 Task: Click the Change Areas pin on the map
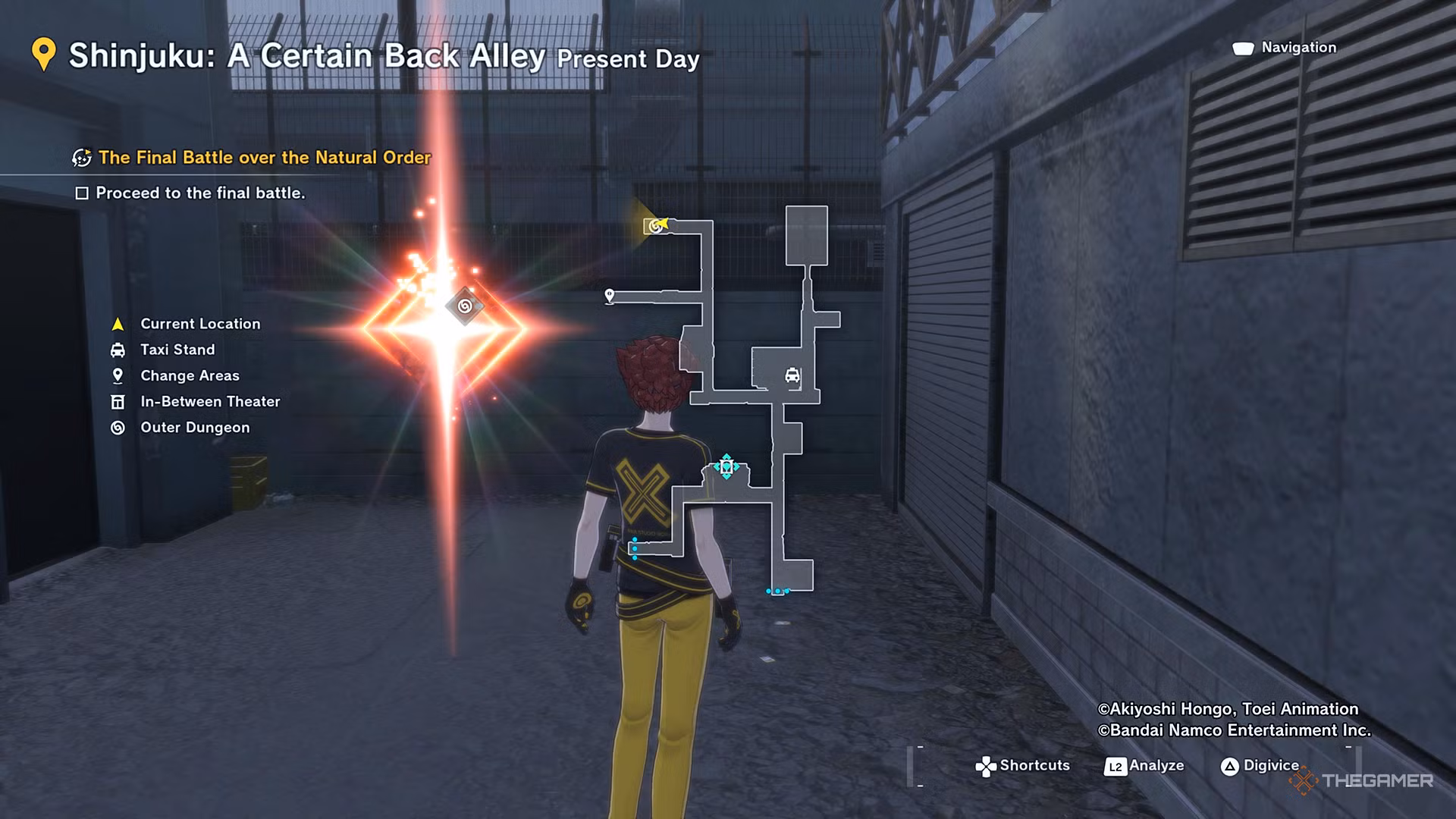(x=609, y=295)
